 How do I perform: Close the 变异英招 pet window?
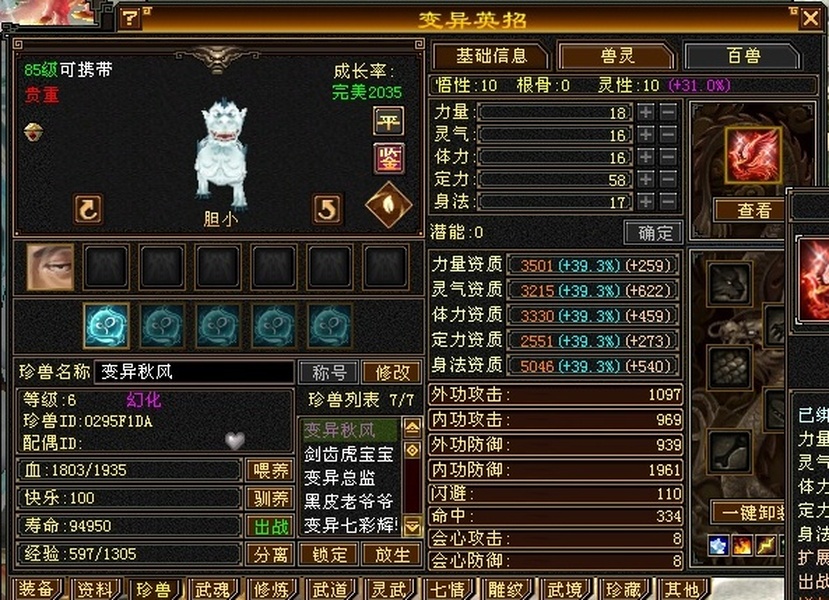point(810,18)
